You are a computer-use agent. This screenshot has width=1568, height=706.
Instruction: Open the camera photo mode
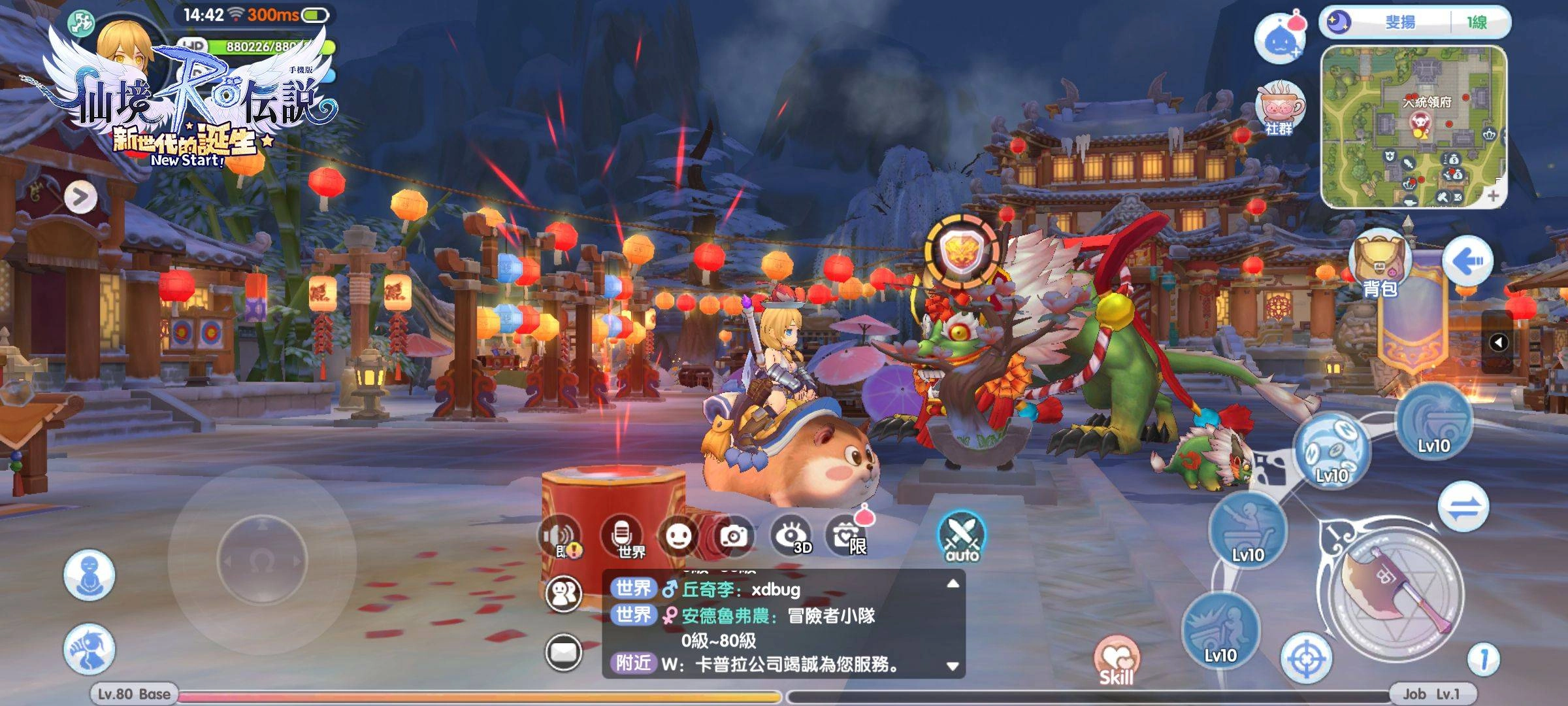(x=733, y=537)
